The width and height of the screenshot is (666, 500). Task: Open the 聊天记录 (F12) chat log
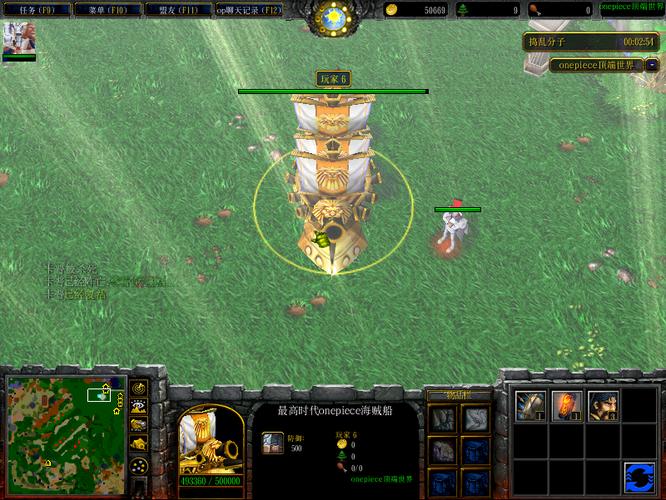click(248, 10)
